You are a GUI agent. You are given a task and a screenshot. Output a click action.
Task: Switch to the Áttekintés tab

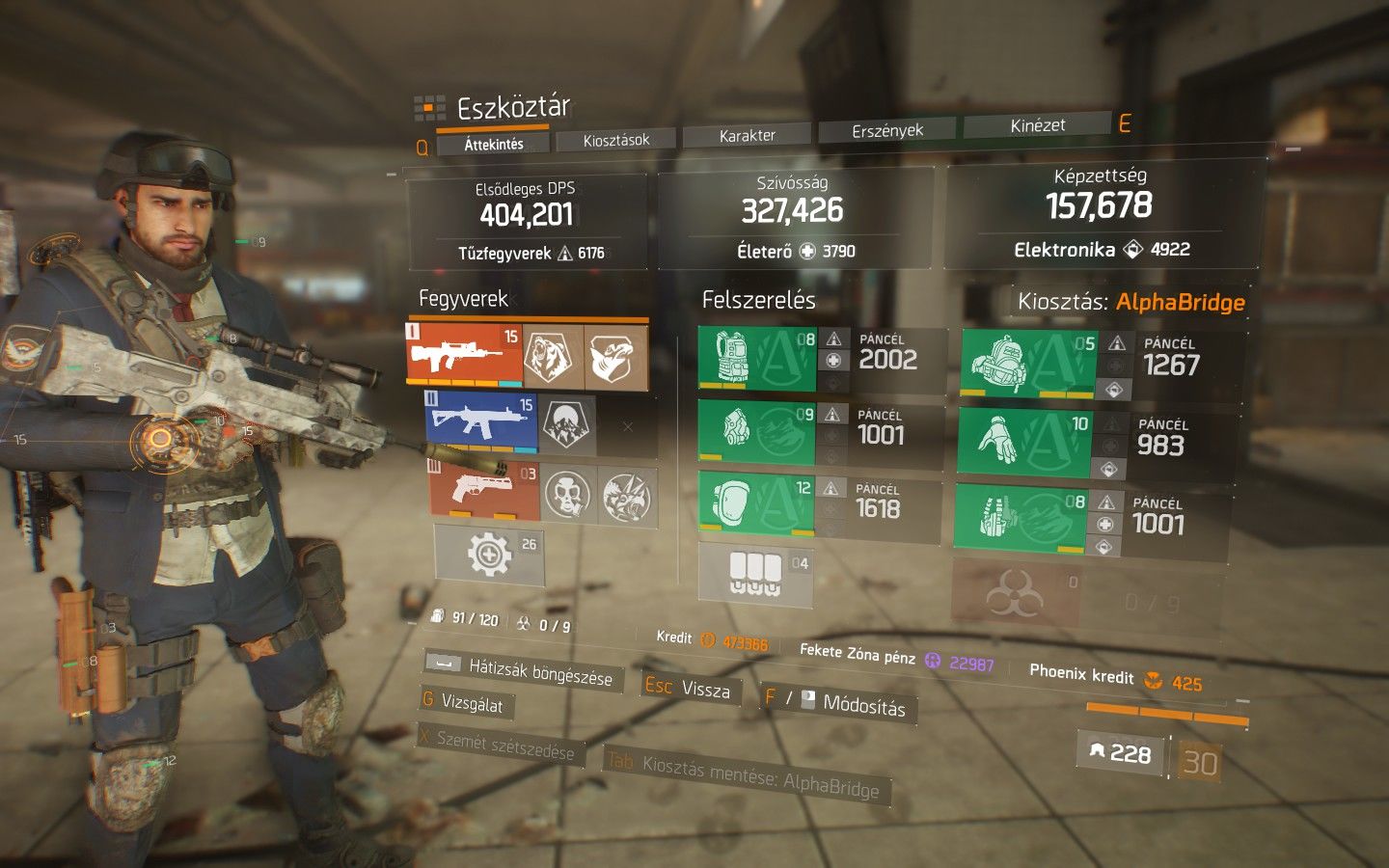tap(494, 144)
